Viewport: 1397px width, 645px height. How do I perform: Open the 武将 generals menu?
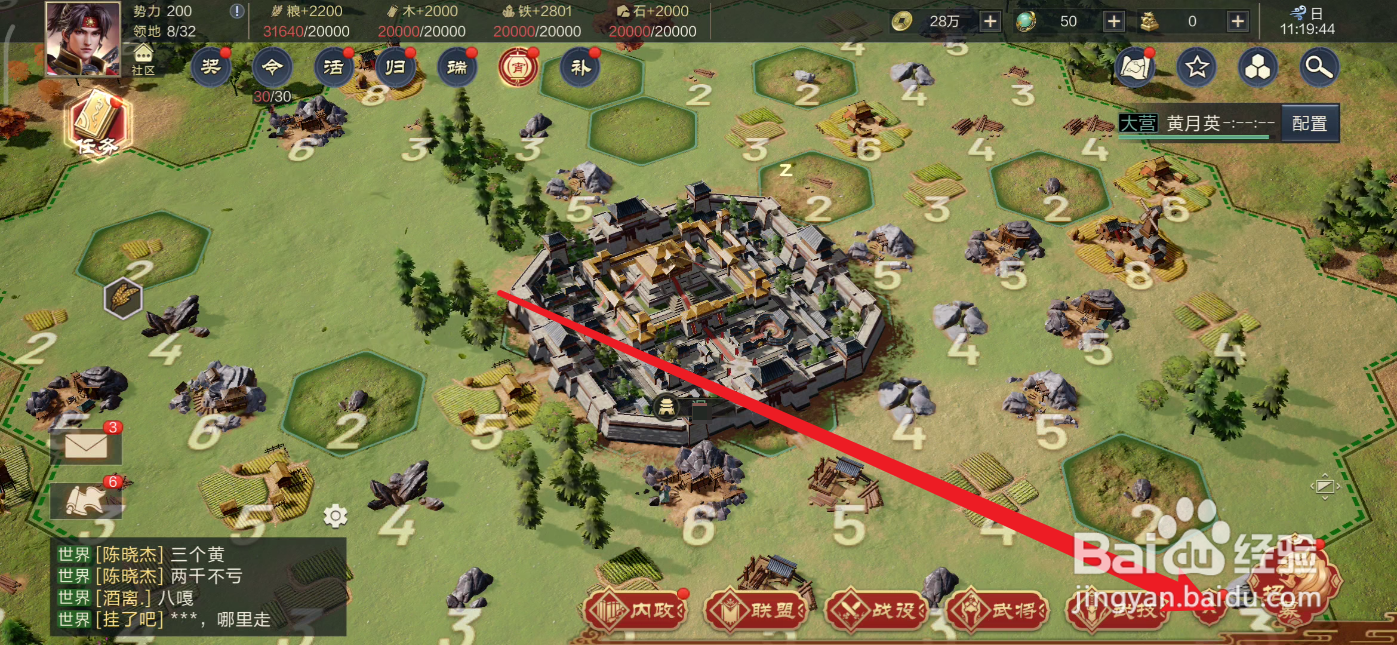pyautogui.click(x=998, y=610)
